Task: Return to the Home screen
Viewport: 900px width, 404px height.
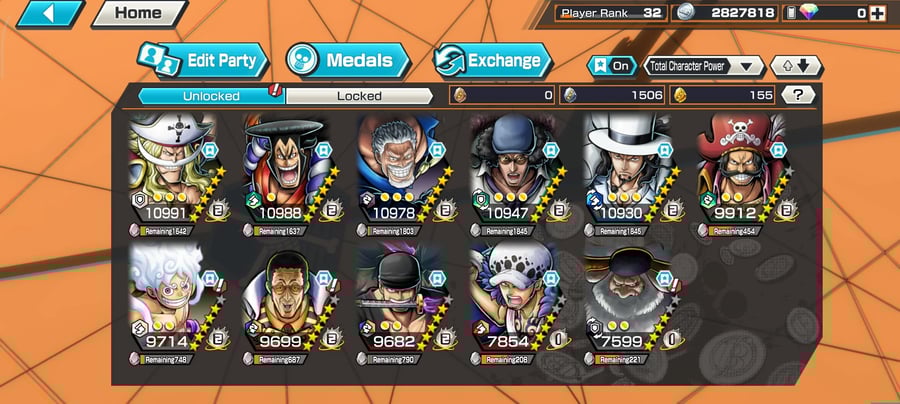Action: click(x=138, y=14)
